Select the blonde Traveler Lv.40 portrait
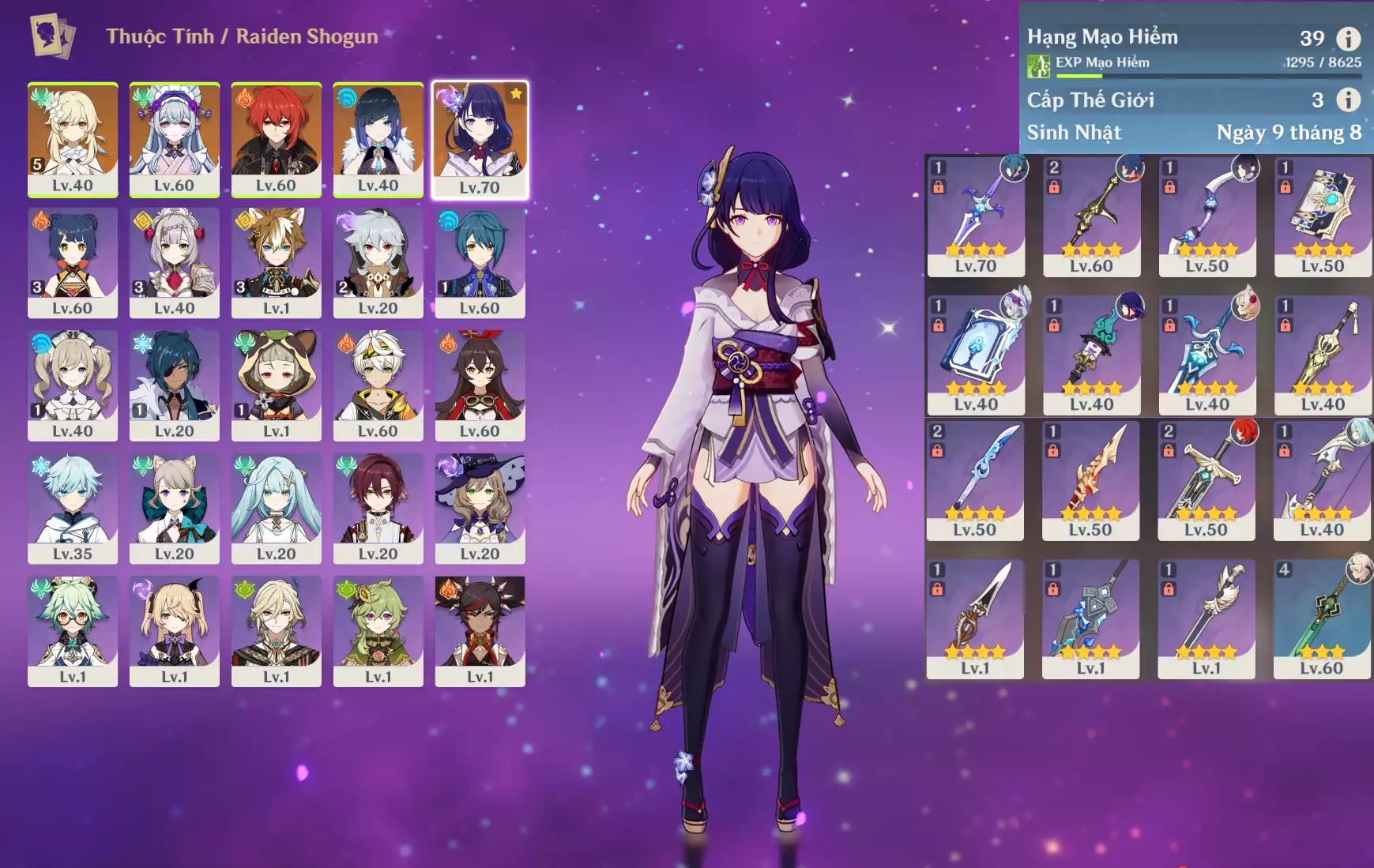The width and height of the screenshot is (1374, 868). tap(73, 139)
